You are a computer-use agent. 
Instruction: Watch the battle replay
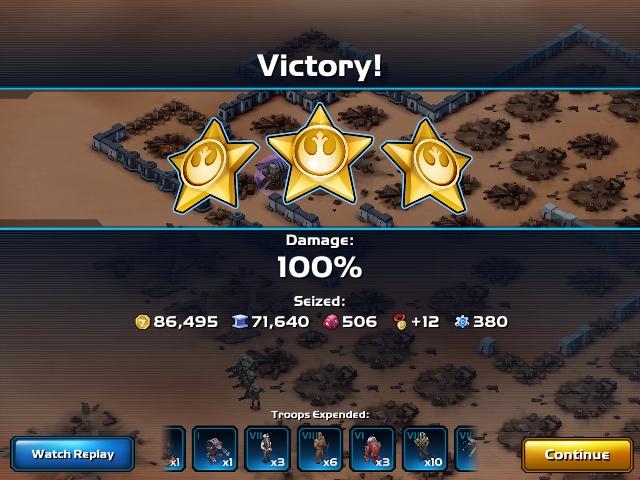click(x=73, y=454)
